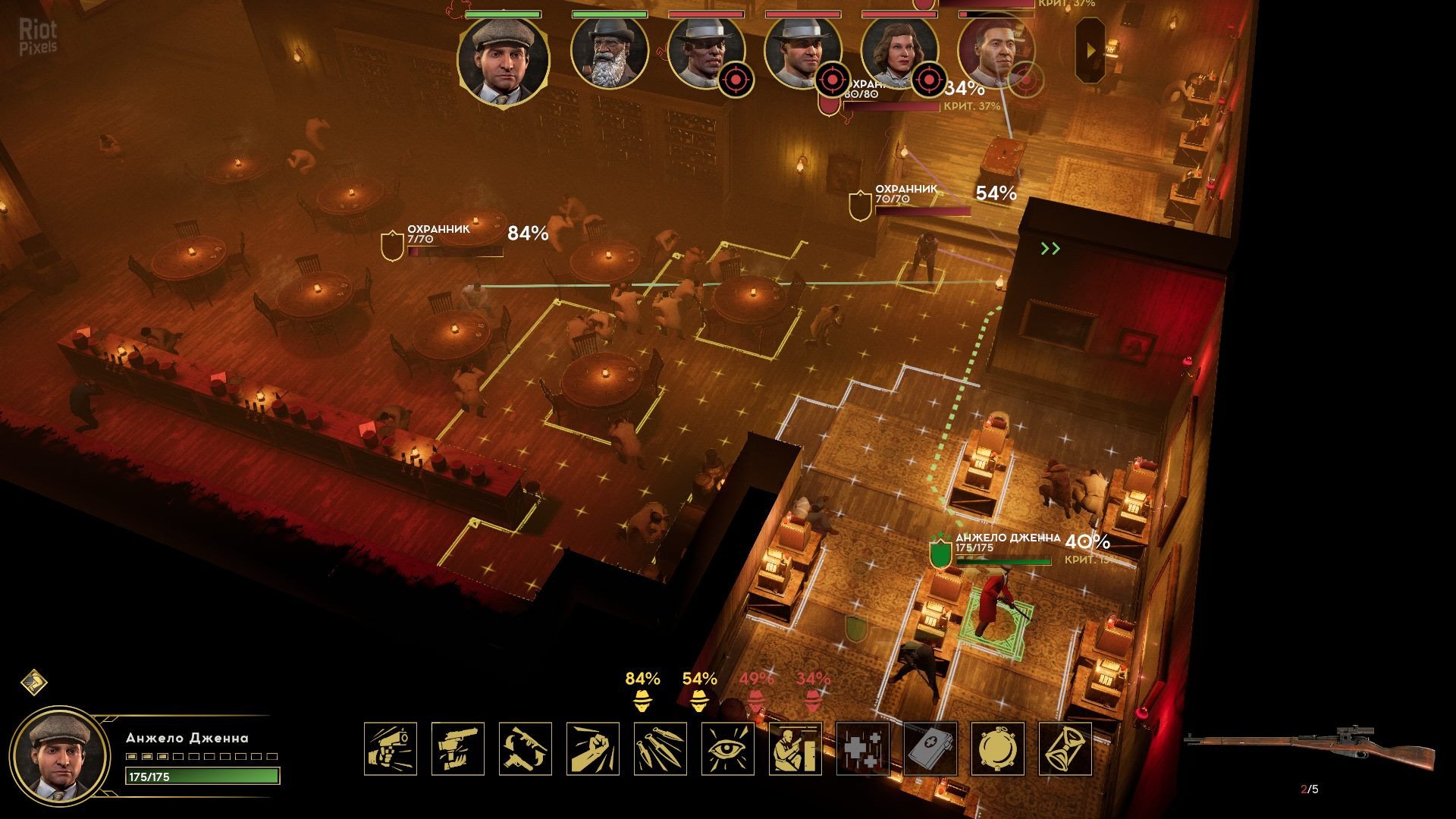This screenshot has width=1456, height=819.
Task: Advance the turn order with the arrow button
Action: coord(1090,51)
